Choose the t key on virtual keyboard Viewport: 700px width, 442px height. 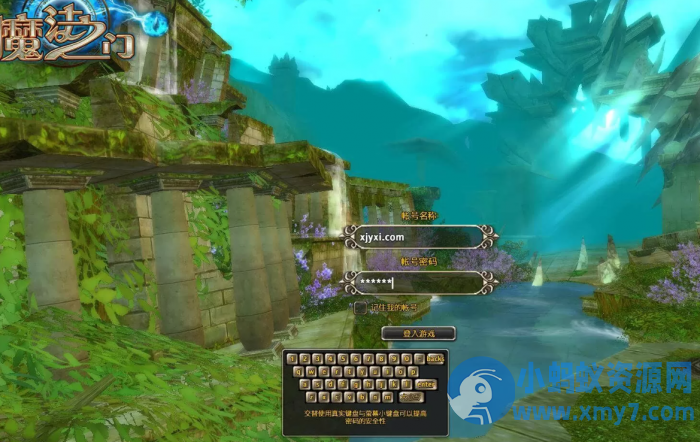click(x=349, y=372)
